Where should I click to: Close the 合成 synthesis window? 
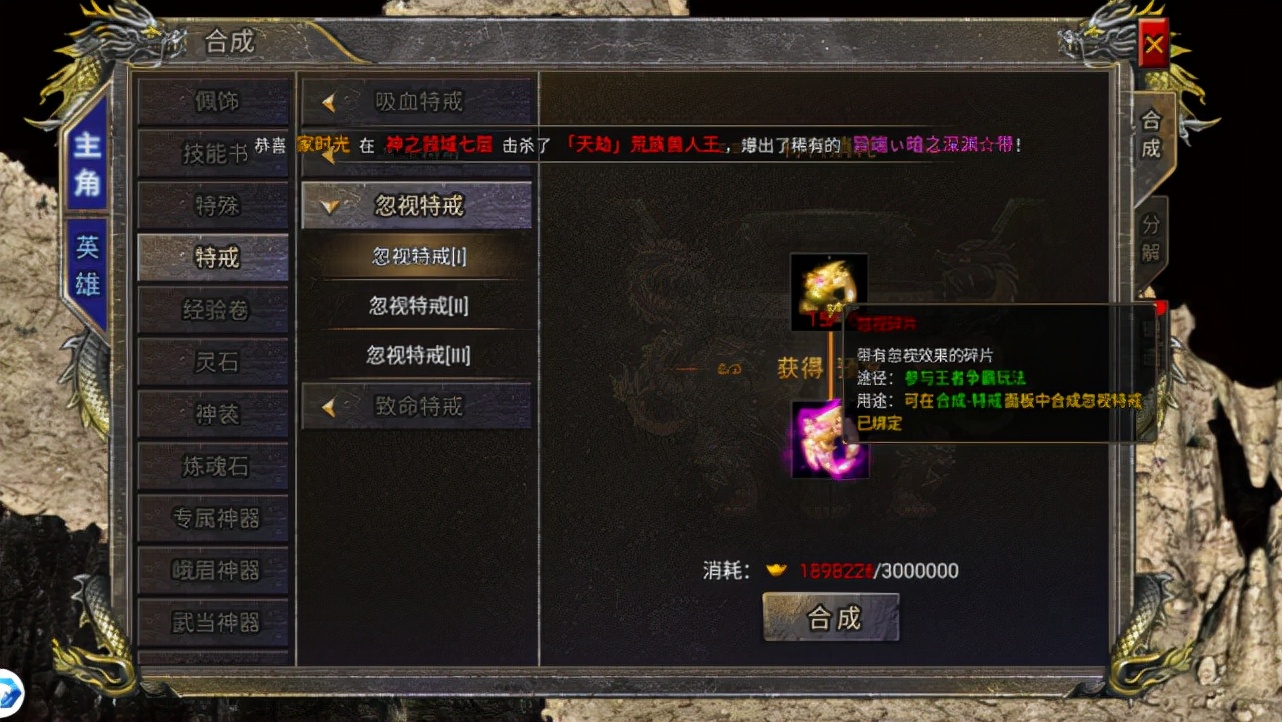tap(1154, 44)
